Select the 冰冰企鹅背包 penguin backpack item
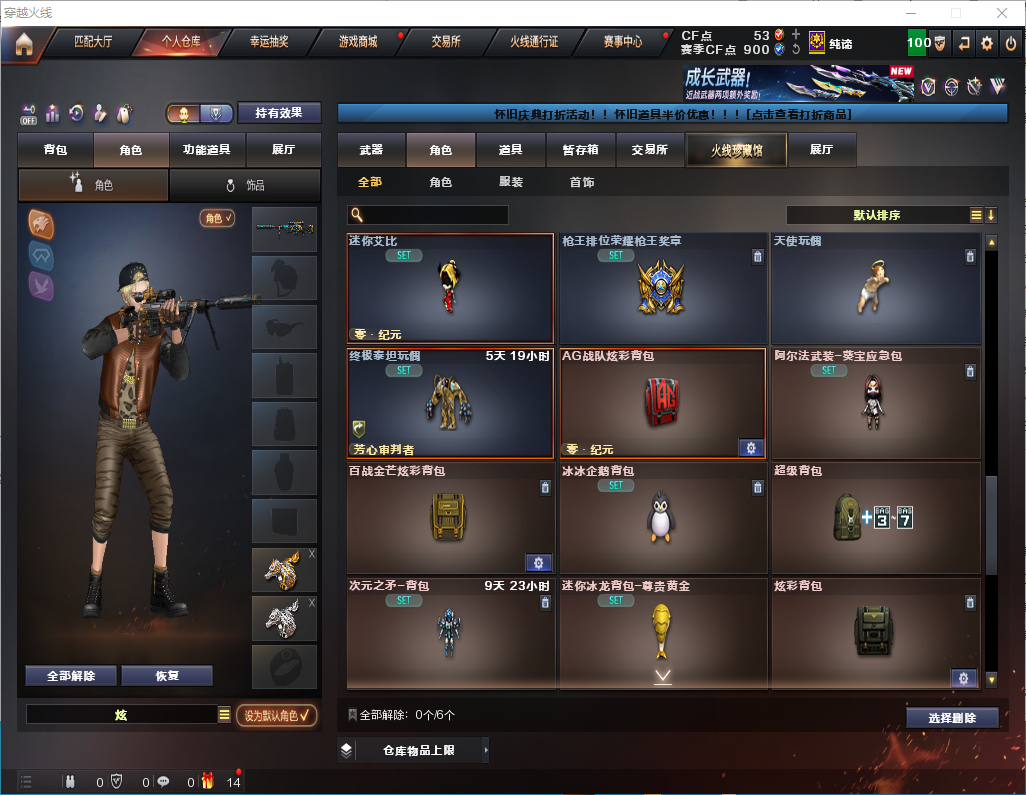The height and width of the screenshot is (795, 1026). pos(662,515)
